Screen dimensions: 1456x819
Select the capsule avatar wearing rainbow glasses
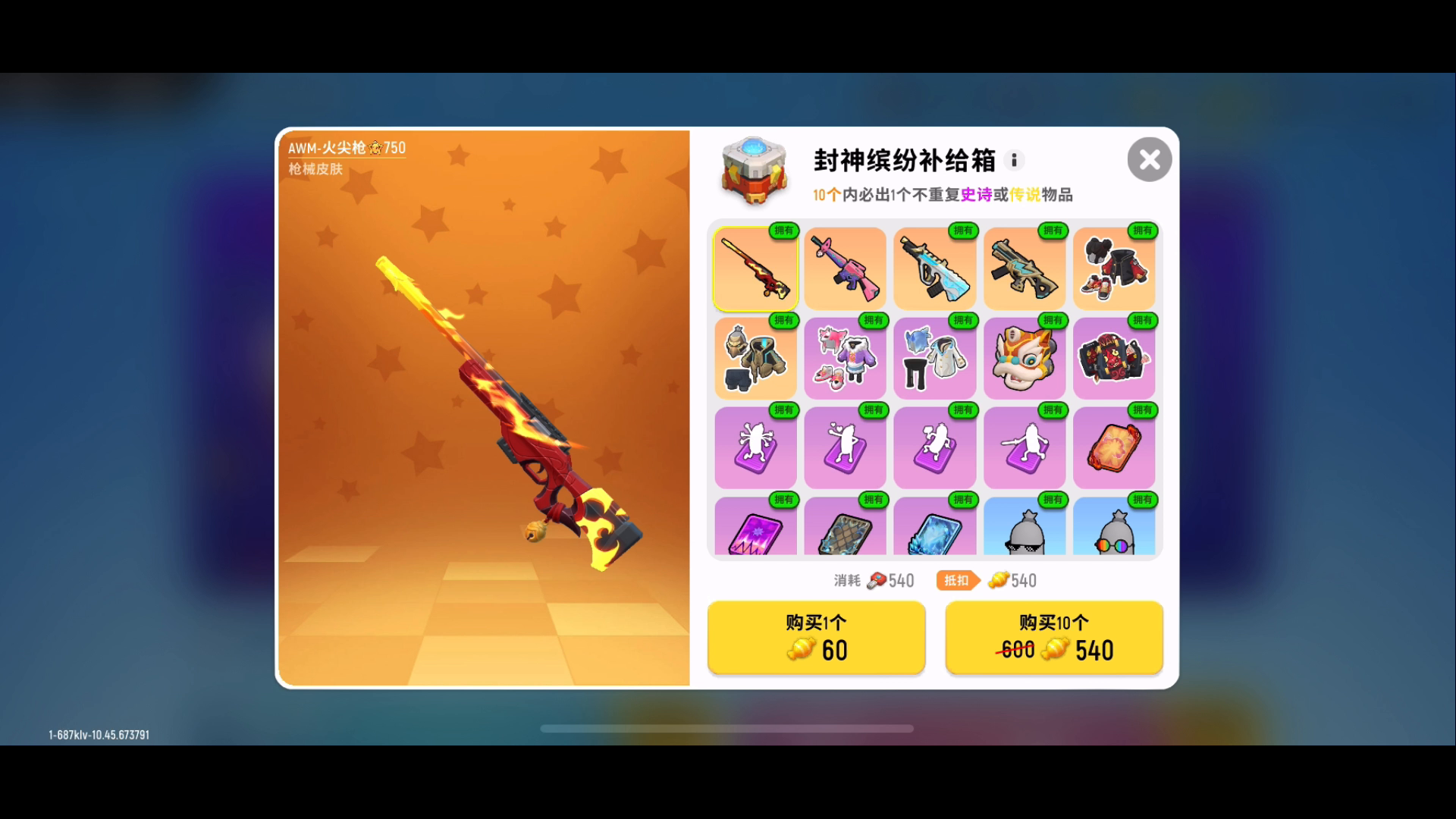tap(1114, 531)
